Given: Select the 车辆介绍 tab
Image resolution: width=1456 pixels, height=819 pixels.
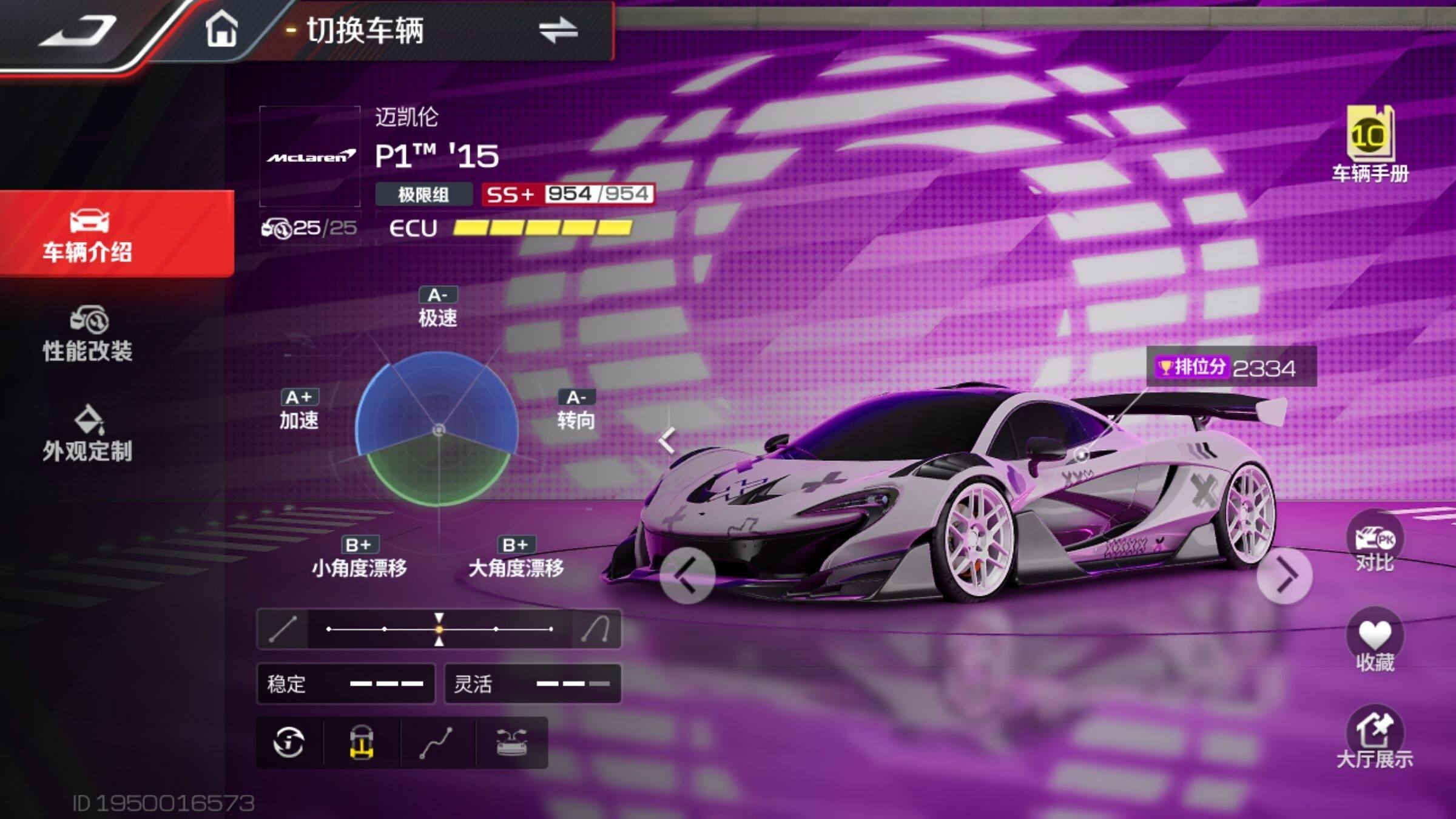Looking at the screenshot, I should tap(88, 235).
